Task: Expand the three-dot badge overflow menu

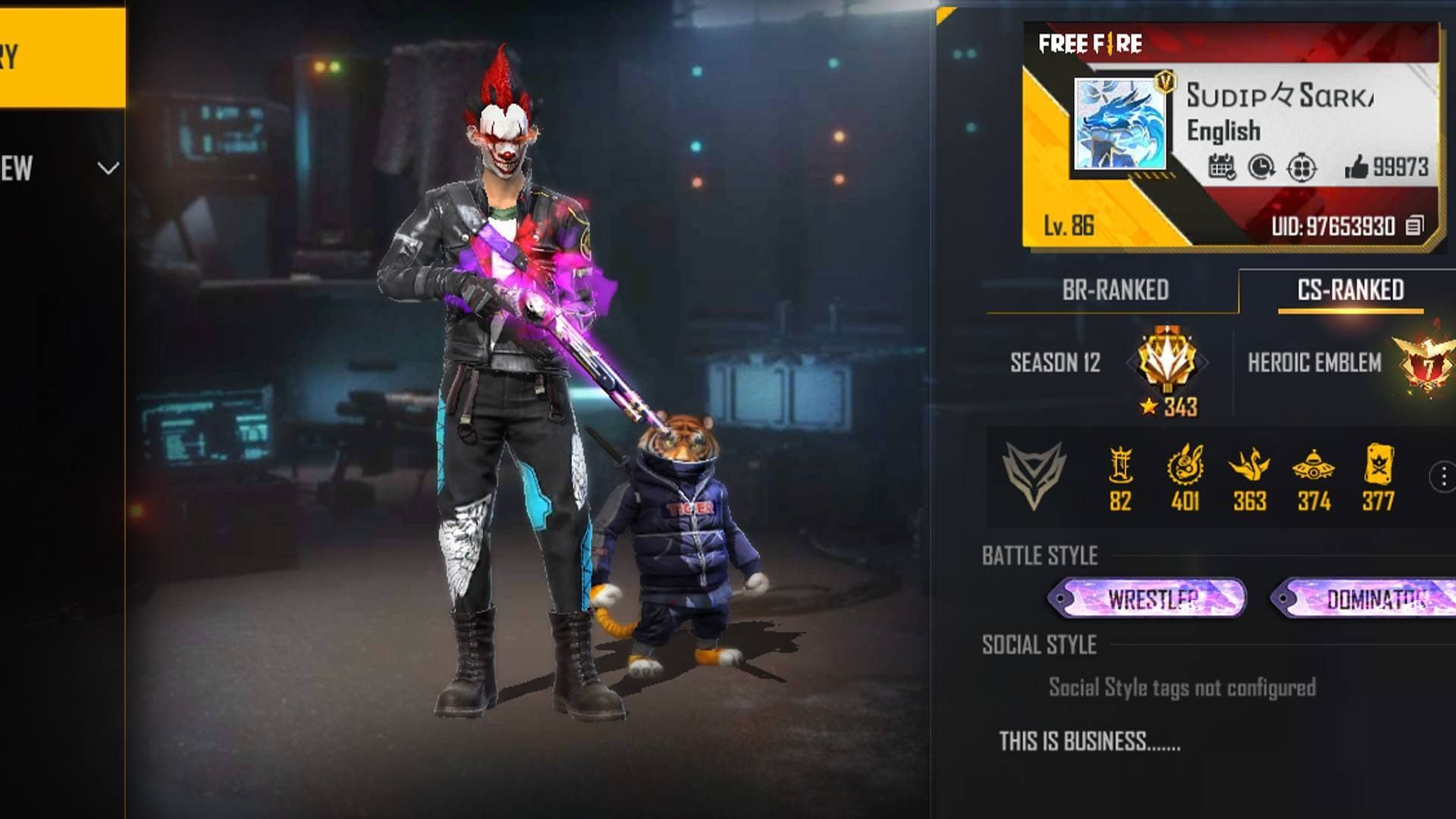Action: pos(1445,478)
